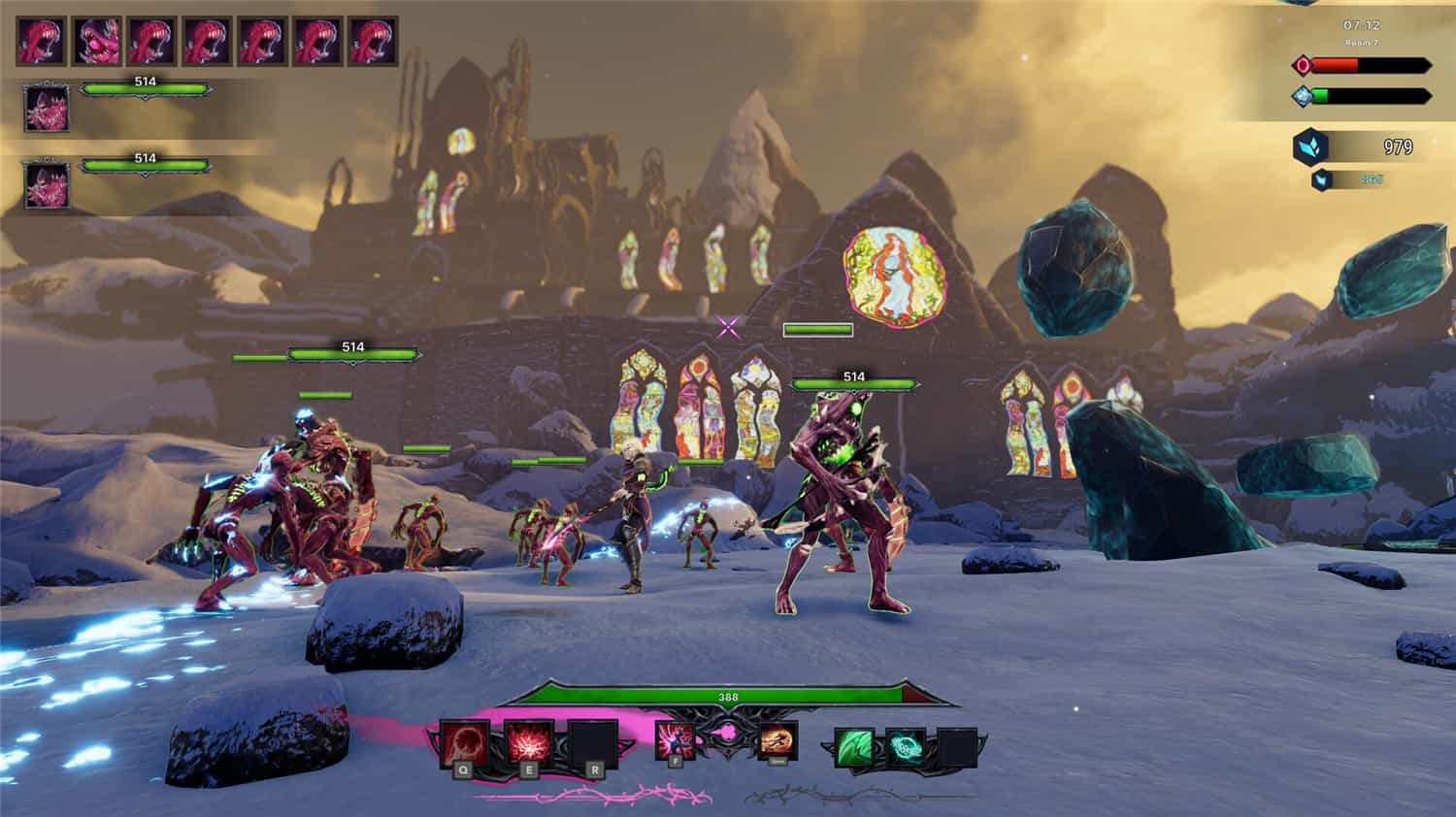Click the empty R ability slot
This screenshot has width=1456, height=817.
click(x=590, y=740)
